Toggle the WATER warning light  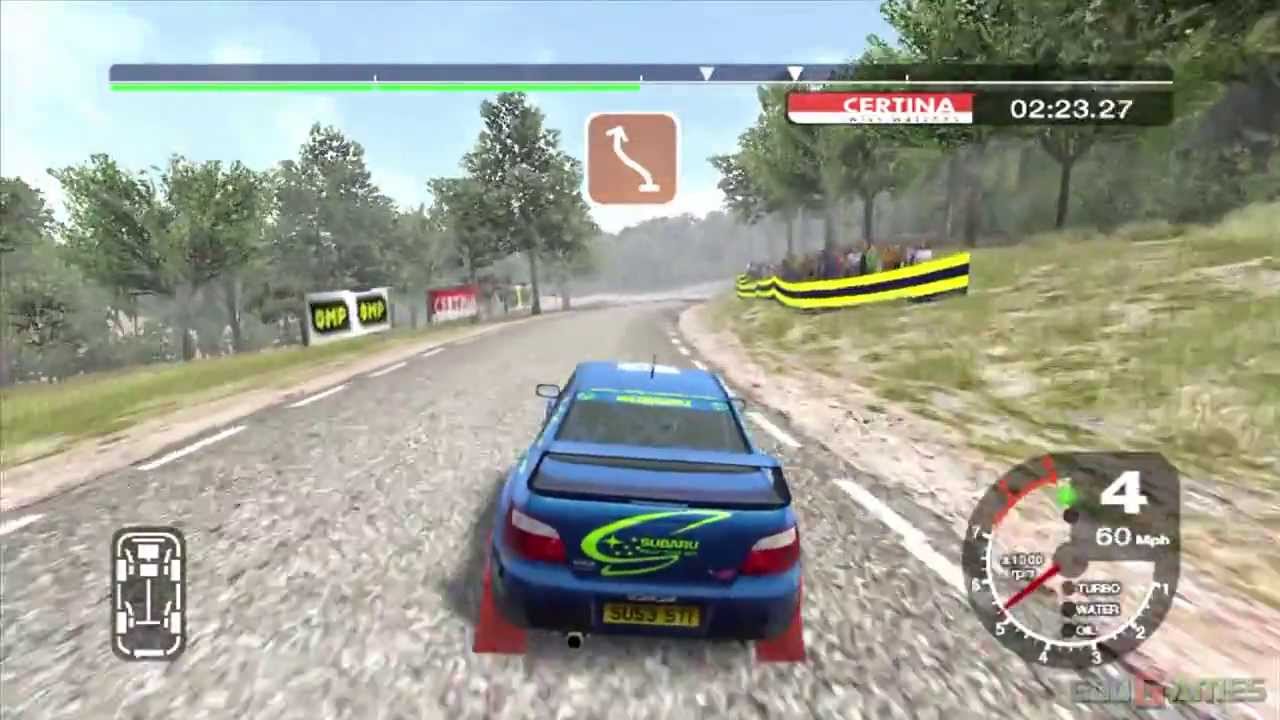(1100, 610)
